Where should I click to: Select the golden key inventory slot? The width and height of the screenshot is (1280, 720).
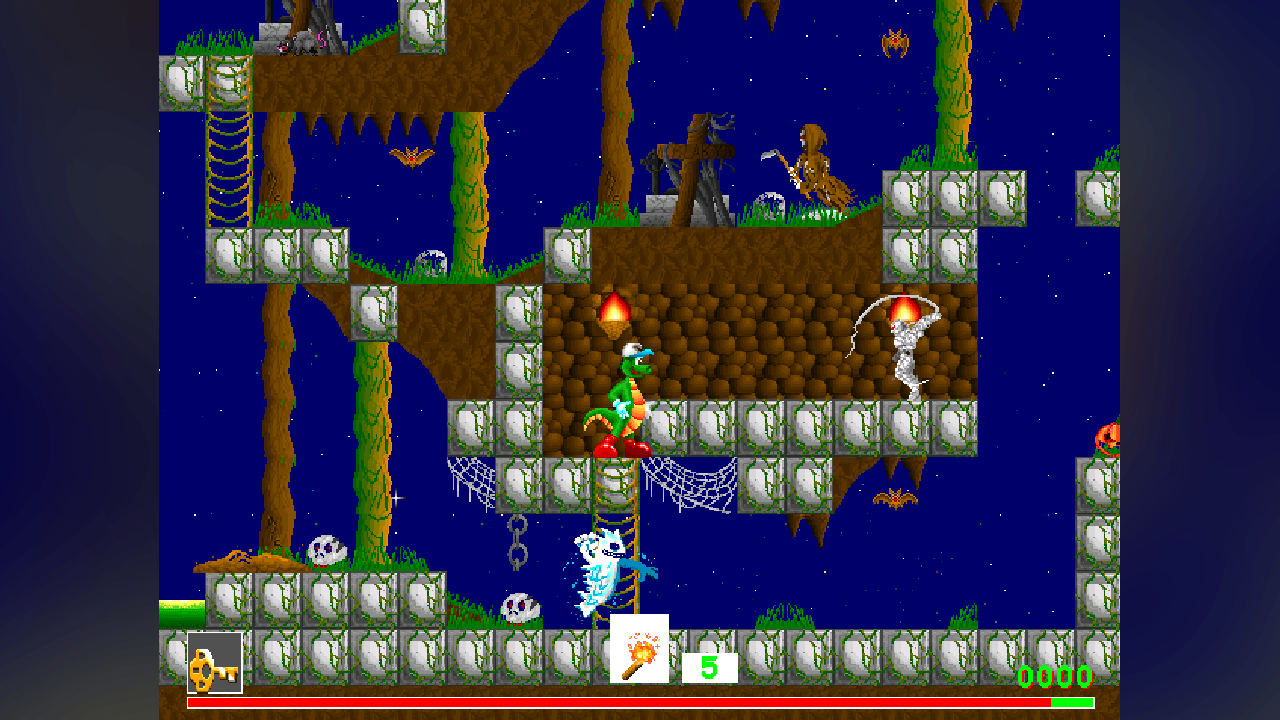click(215, 662)
